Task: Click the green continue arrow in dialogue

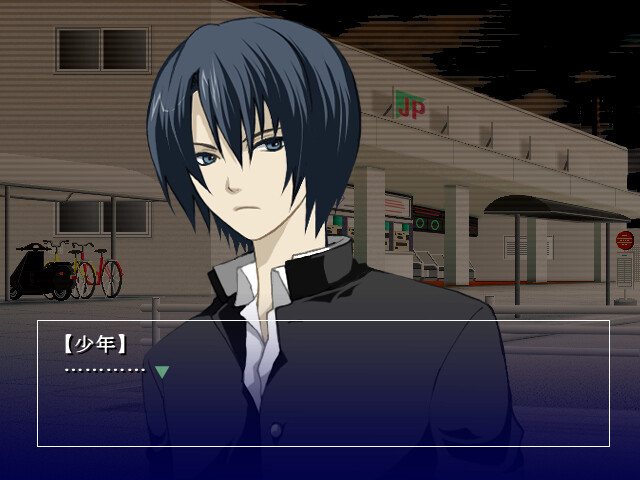Action: 162,372
